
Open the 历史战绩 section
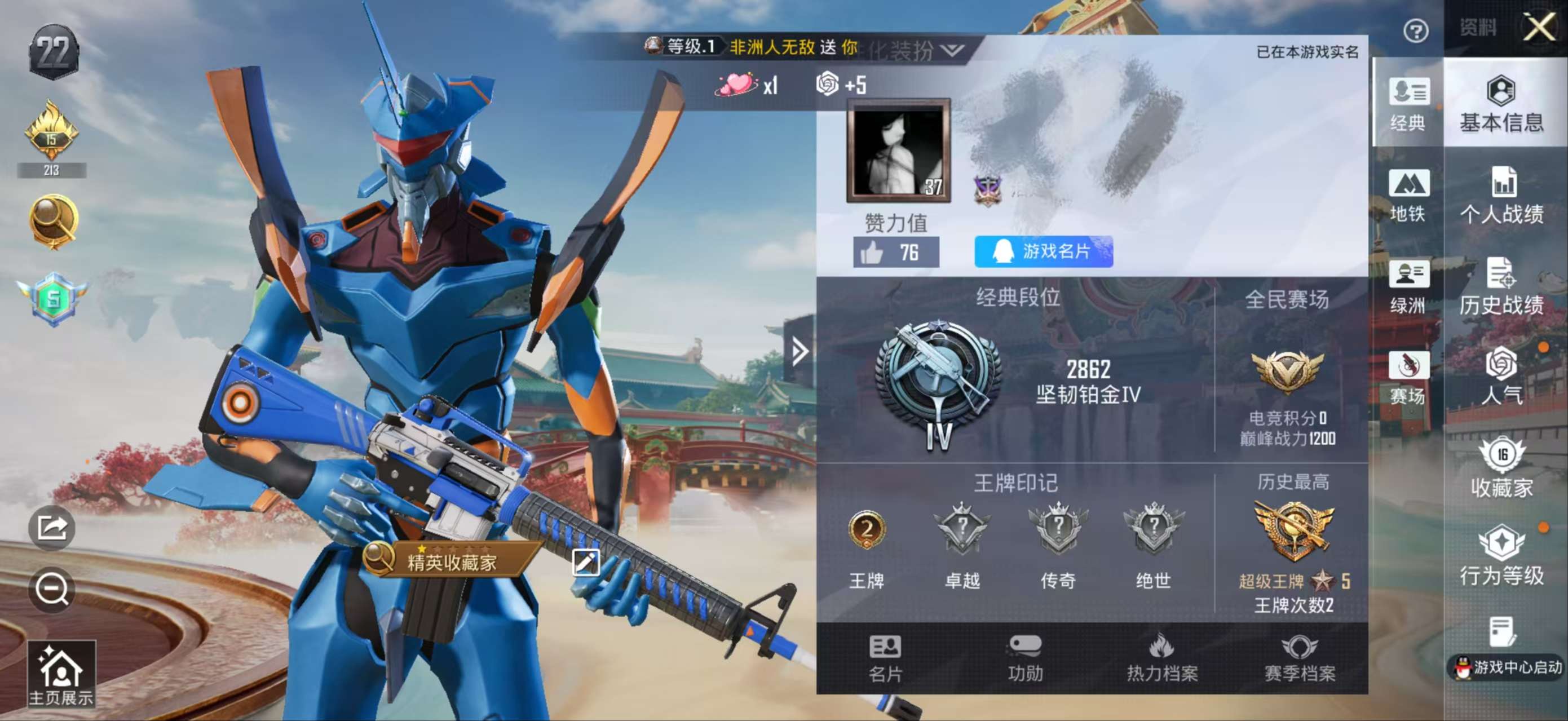point(1501,287)
